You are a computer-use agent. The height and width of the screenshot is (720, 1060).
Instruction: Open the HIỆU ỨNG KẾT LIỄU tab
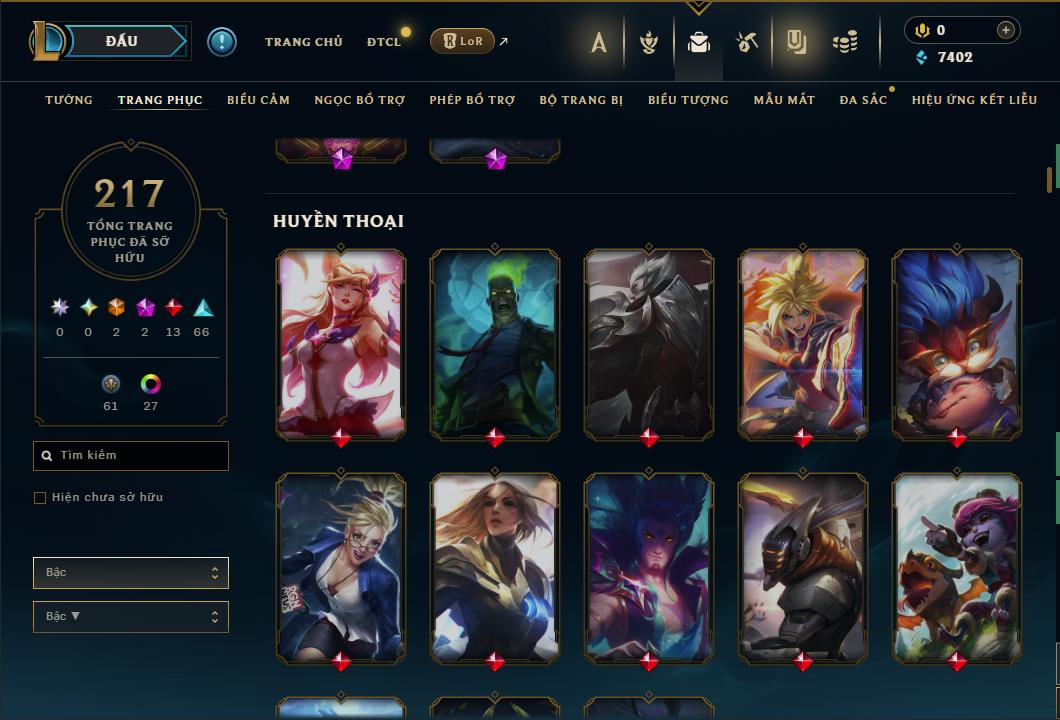click(x=973, y=100)
